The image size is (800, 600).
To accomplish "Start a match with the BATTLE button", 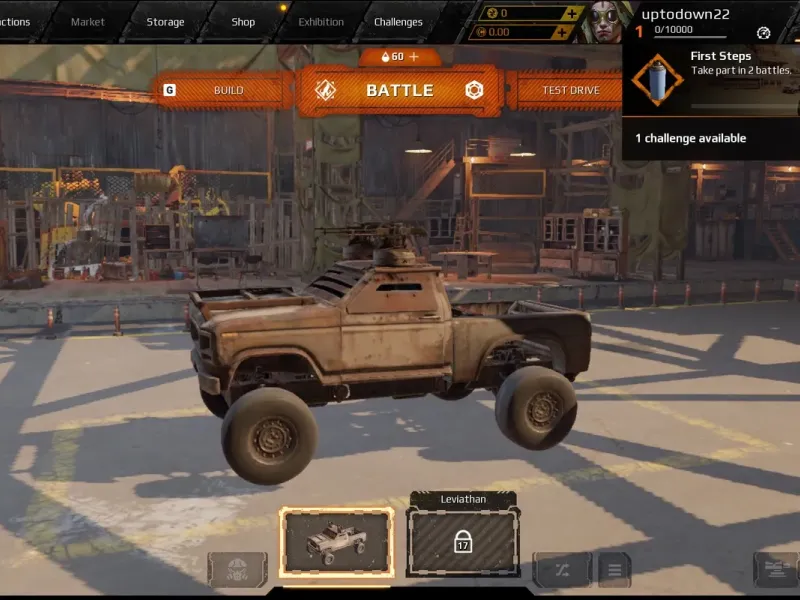I will pyautogui.click(x=399, y=91).
